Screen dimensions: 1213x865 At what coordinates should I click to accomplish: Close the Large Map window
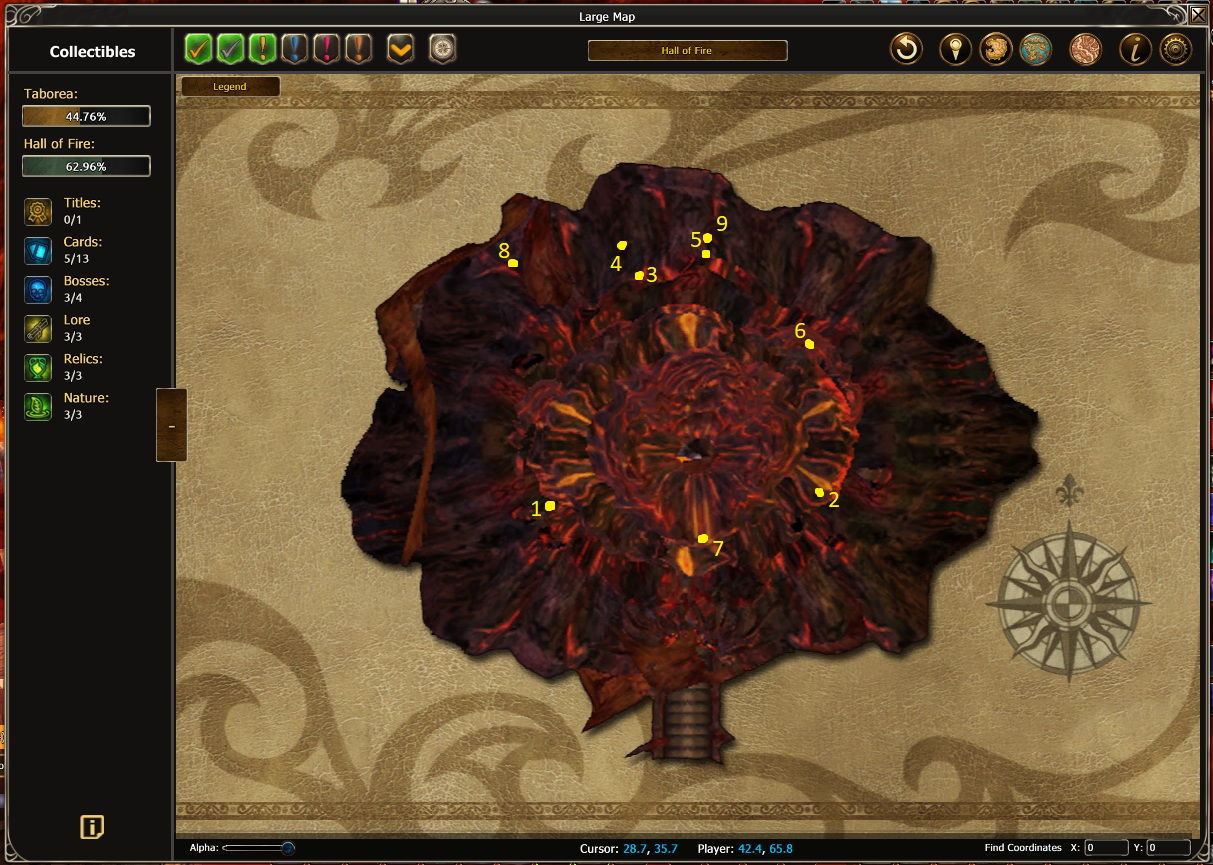[x=1197, y=14]
